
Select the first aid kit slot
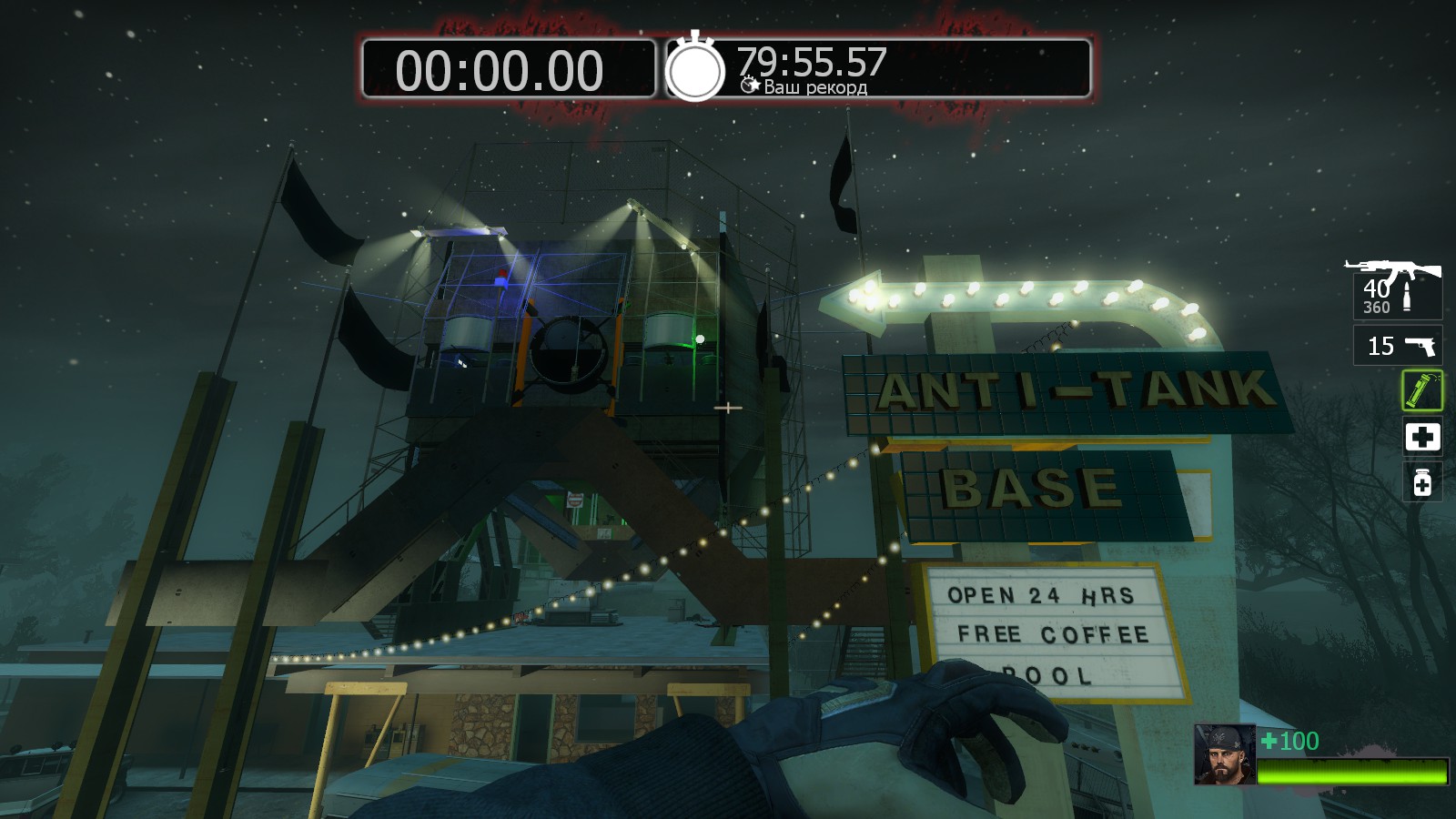click(x=1422, y=437)
